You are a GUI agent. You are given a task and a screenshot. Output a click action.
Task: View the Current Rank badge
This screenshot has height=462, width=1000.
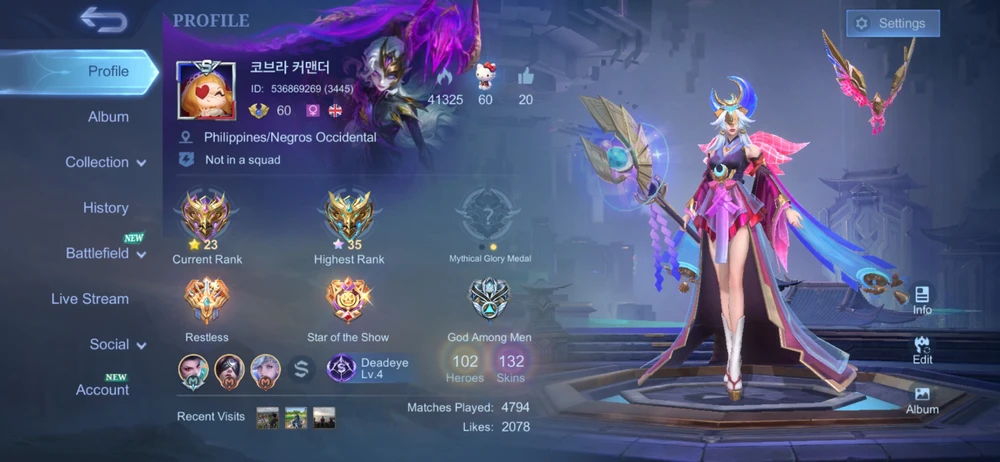click(x=207, y=215)
